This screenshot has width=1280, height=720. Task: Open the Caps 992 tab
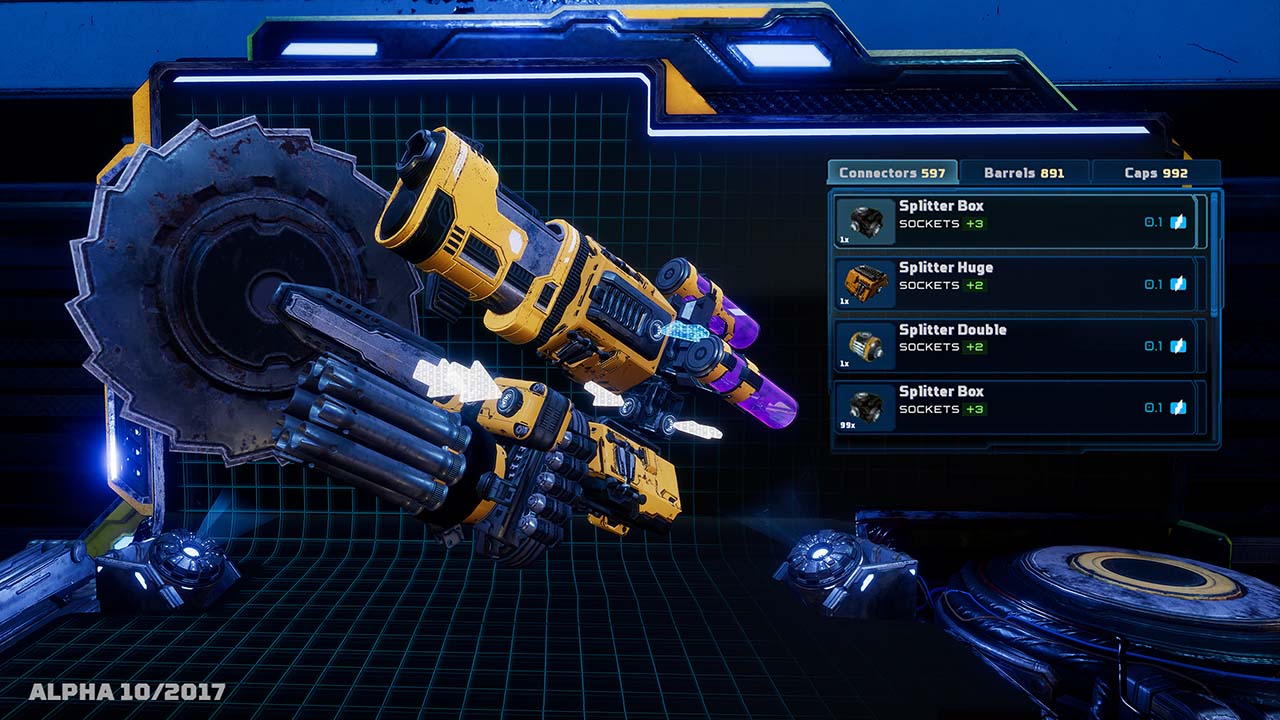pos(1155,172)
